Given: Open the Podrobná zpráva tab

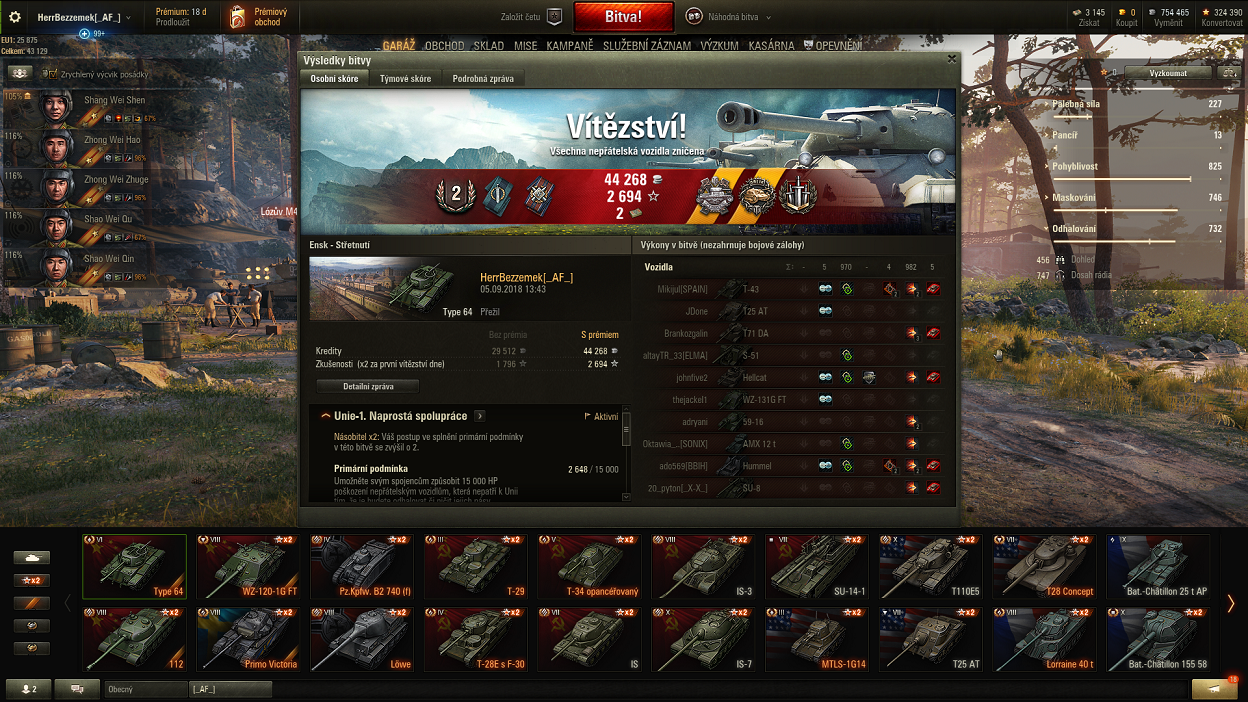Looking at the screenshot, I should (x=482, y=79).
